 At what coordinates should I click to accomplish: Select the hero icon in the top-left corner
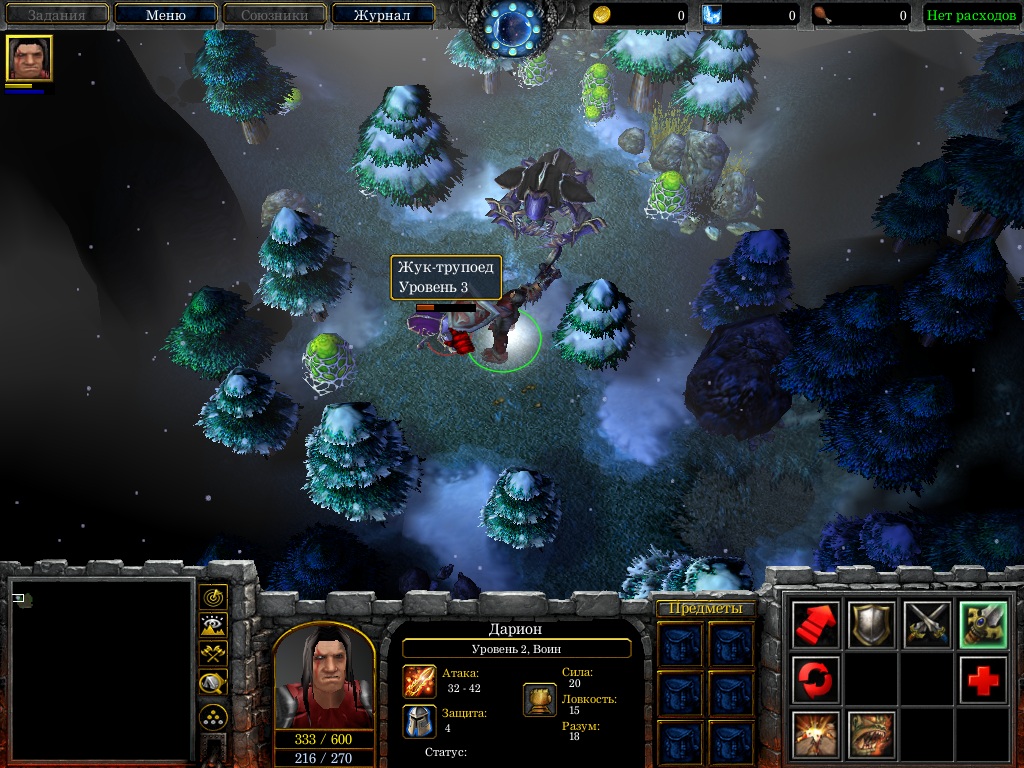pos(29,58)
